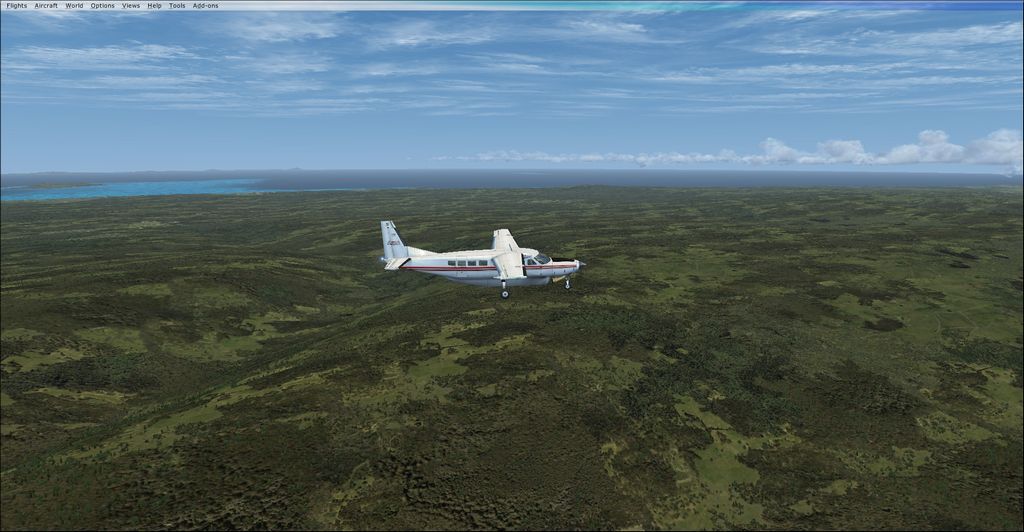The height and width of the screenshot is (532, 1024).
Task: Show the Options menu
Action: (102, 6)
